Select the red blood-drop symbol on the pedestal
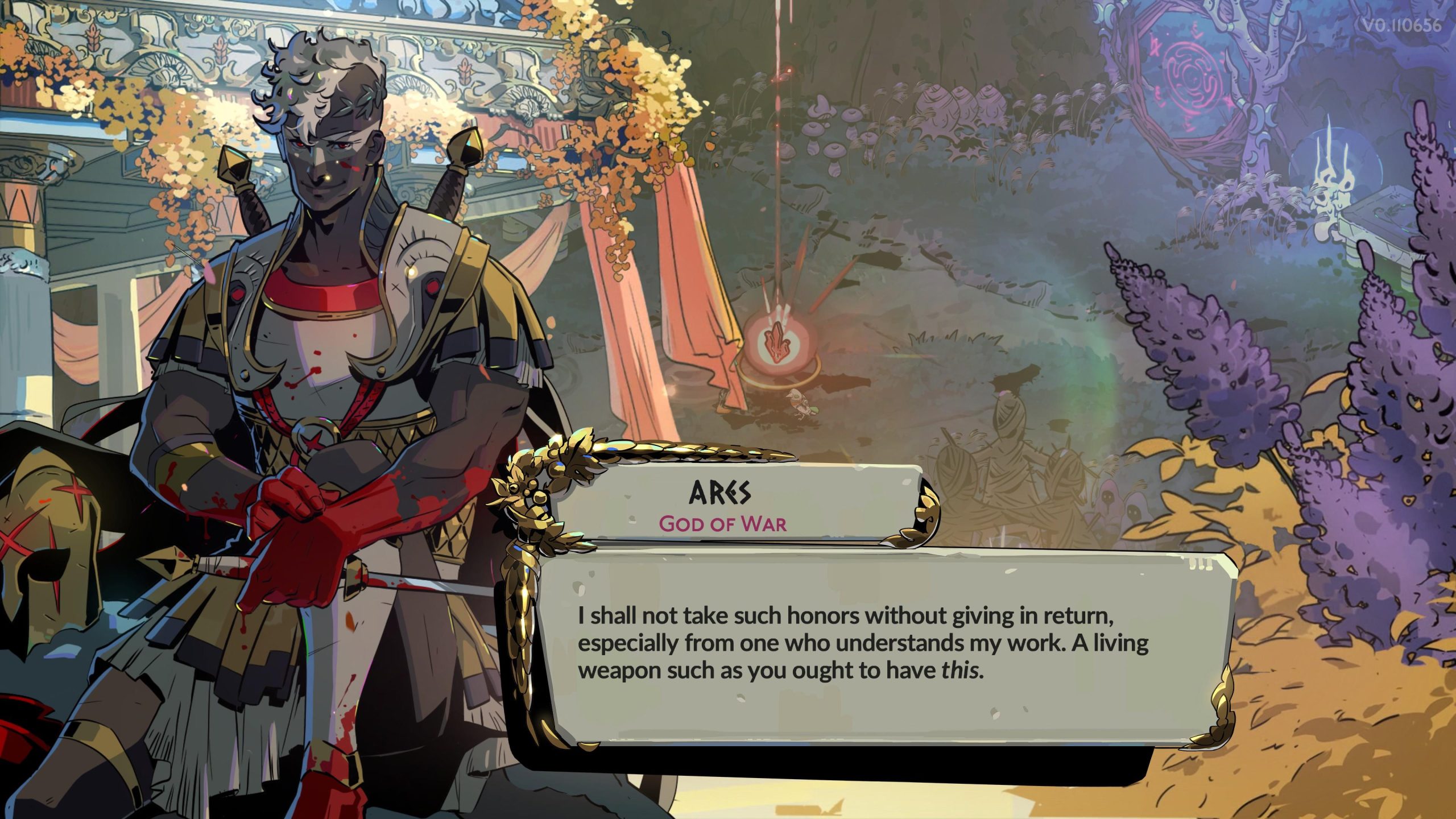This screenshot has width=1456, height=819. click(777, 341)
